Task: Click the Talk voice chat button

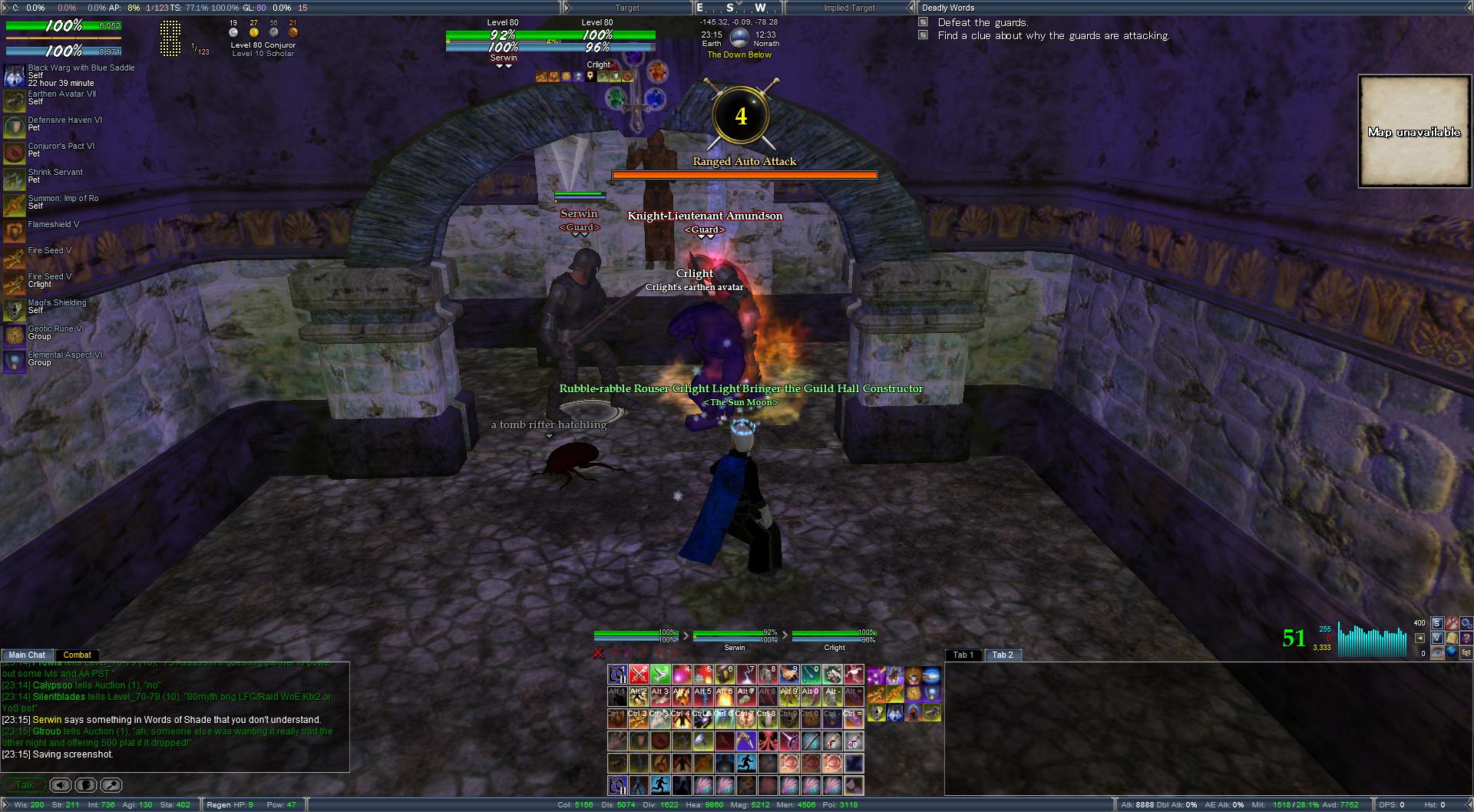Action: point(24,785)
